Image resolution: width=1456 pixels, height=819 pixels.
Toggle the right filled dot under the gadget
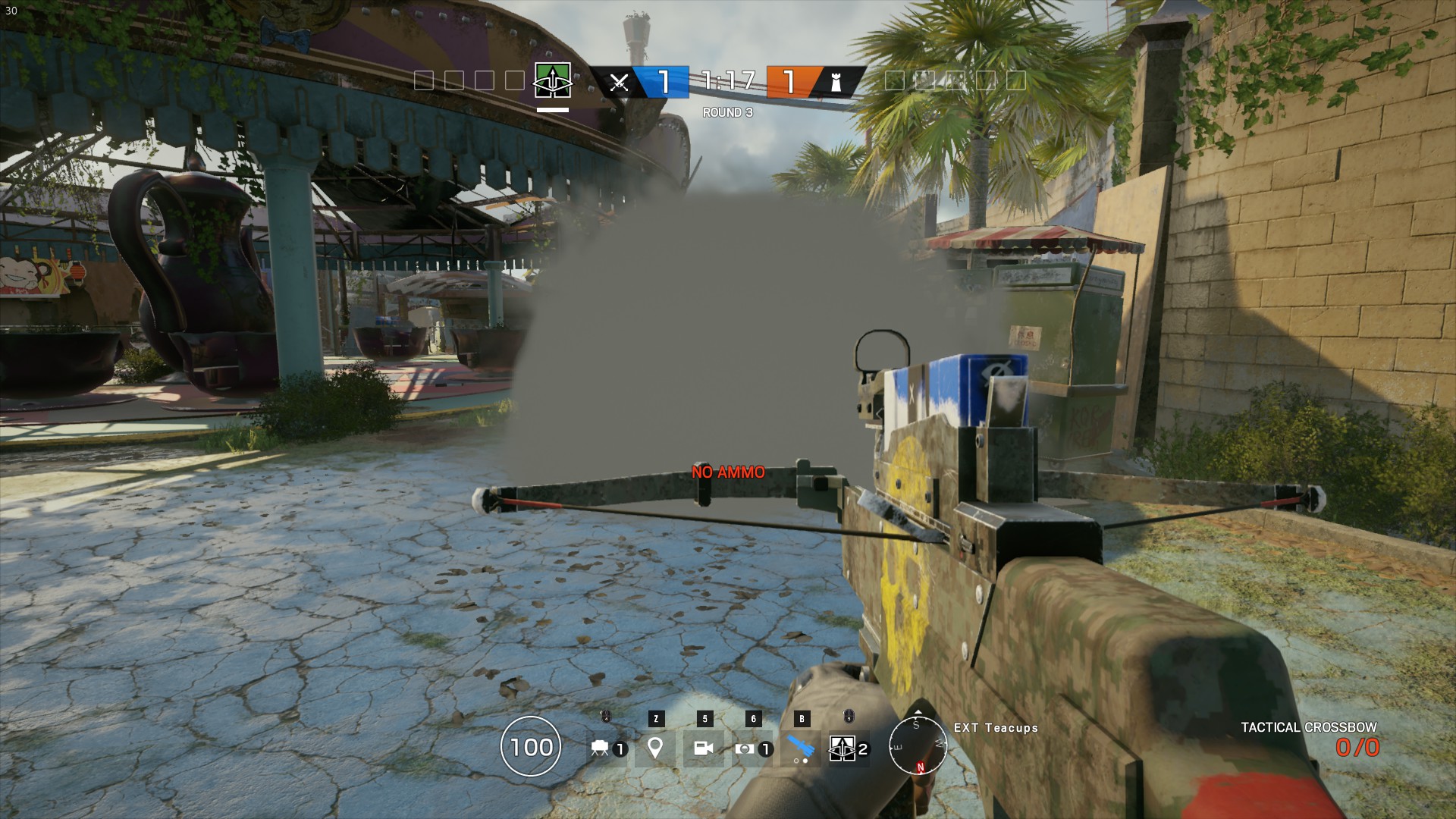click(x=805, y=761)
